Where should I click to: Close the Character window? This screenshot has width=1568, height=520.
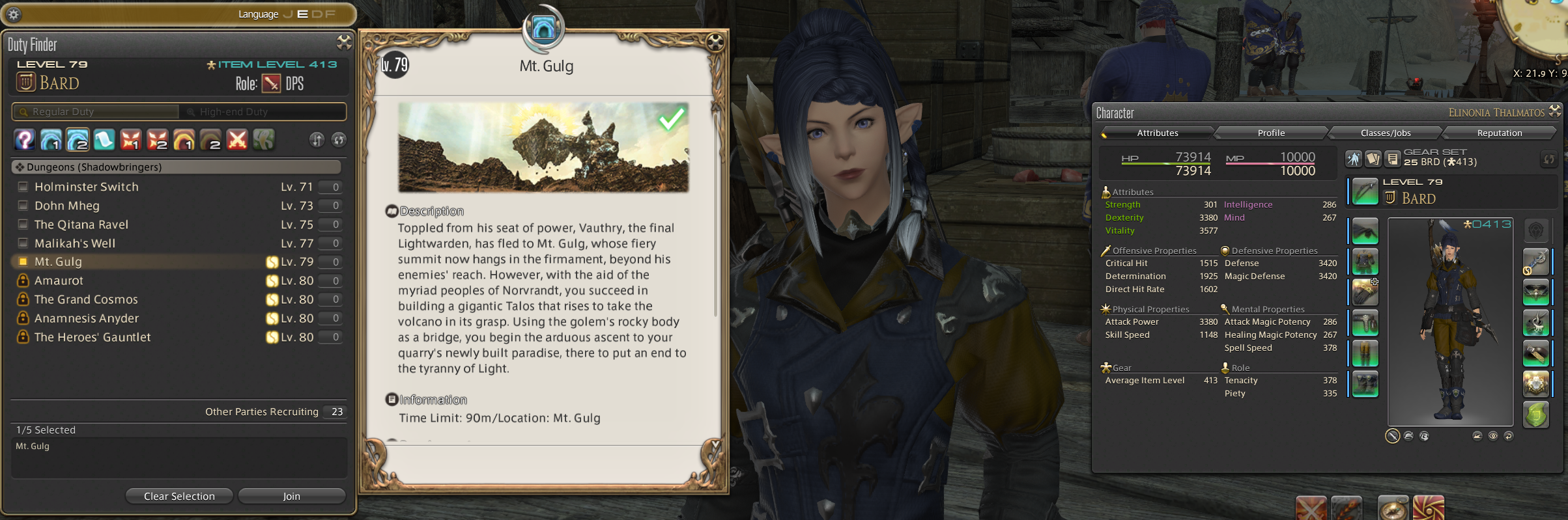click(x=1555, y=111)
